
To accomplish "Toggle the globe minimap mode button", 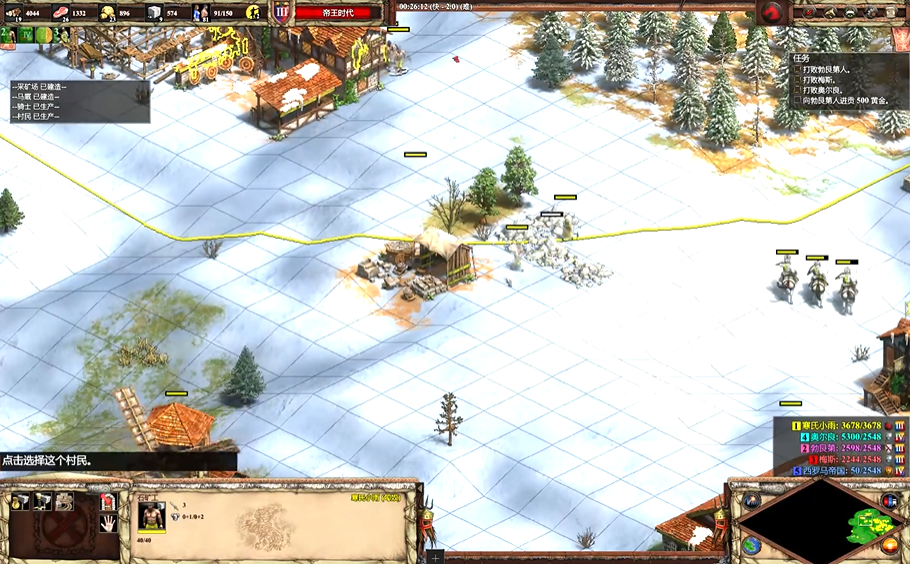I will pos(752,545).
